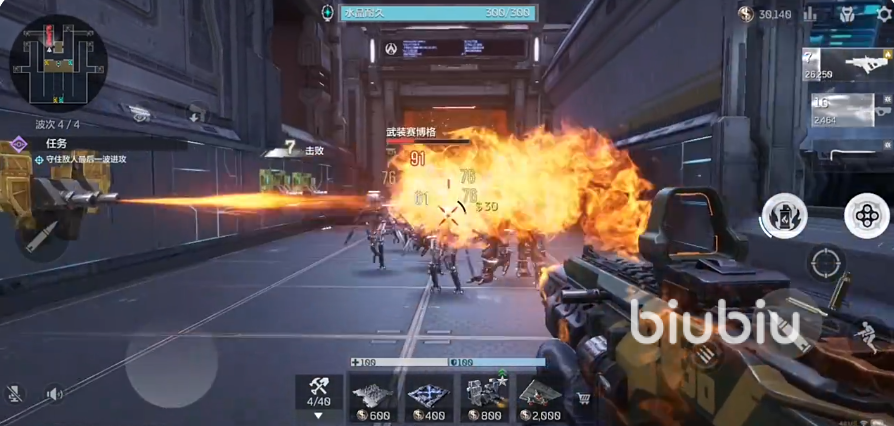This screenshot has height=426, width=894.
Task: Activate the flame canister skill button
Action: click(785, 215)
